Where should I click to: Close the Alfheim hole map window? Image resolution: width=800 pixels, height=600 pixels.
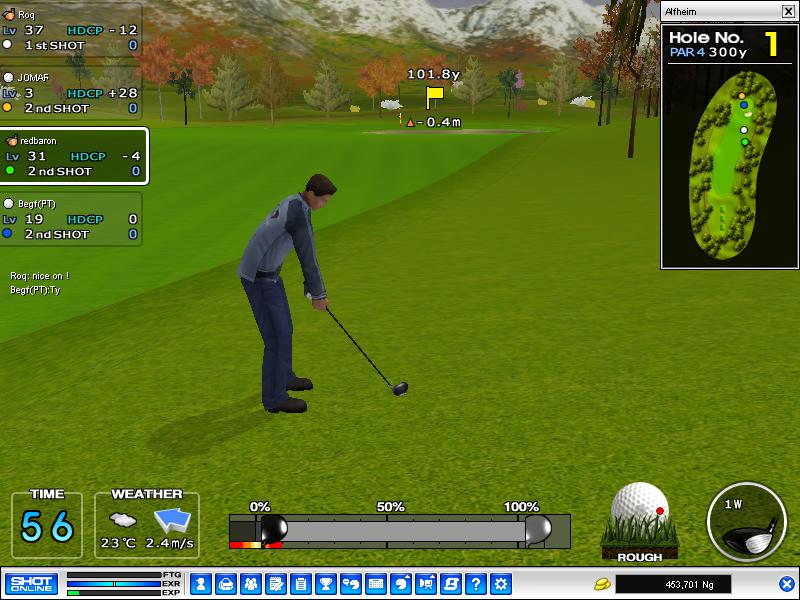click(x=788, y=11)
